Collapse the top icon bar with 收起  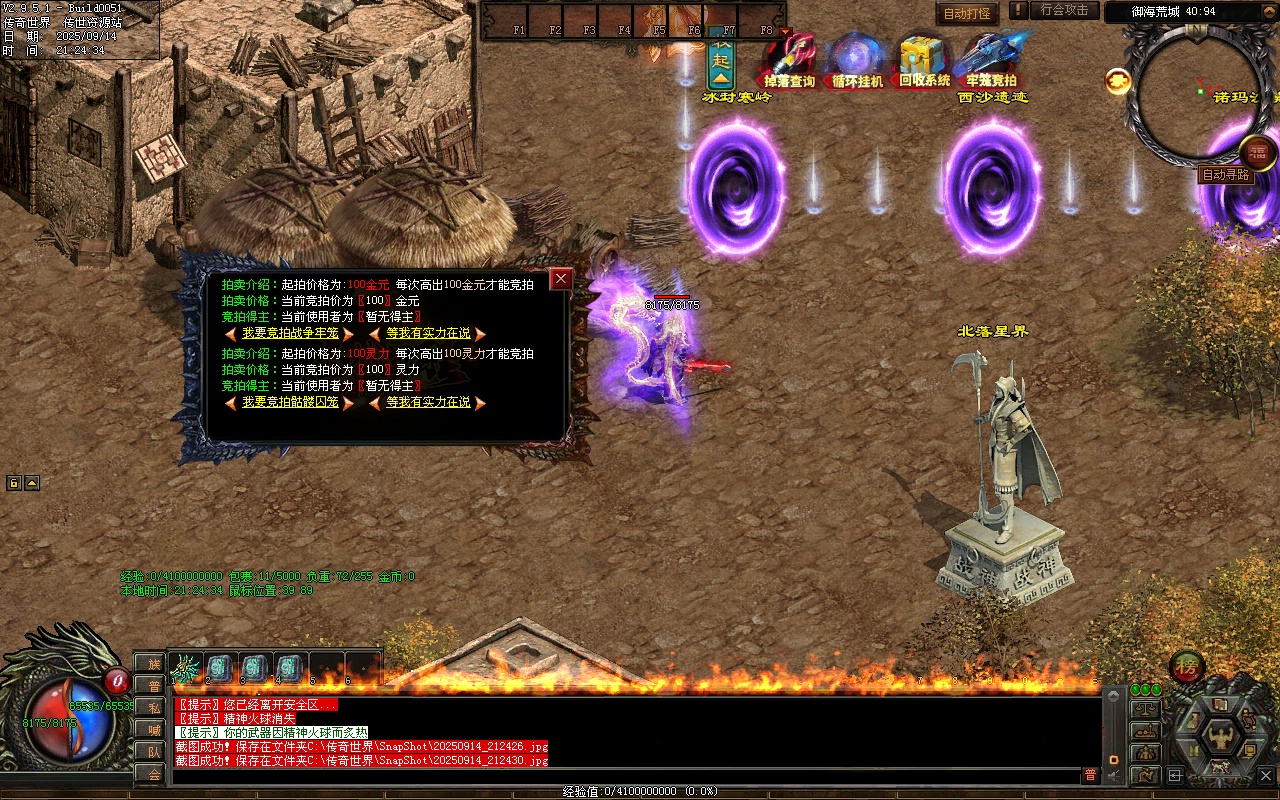[720, 62]
